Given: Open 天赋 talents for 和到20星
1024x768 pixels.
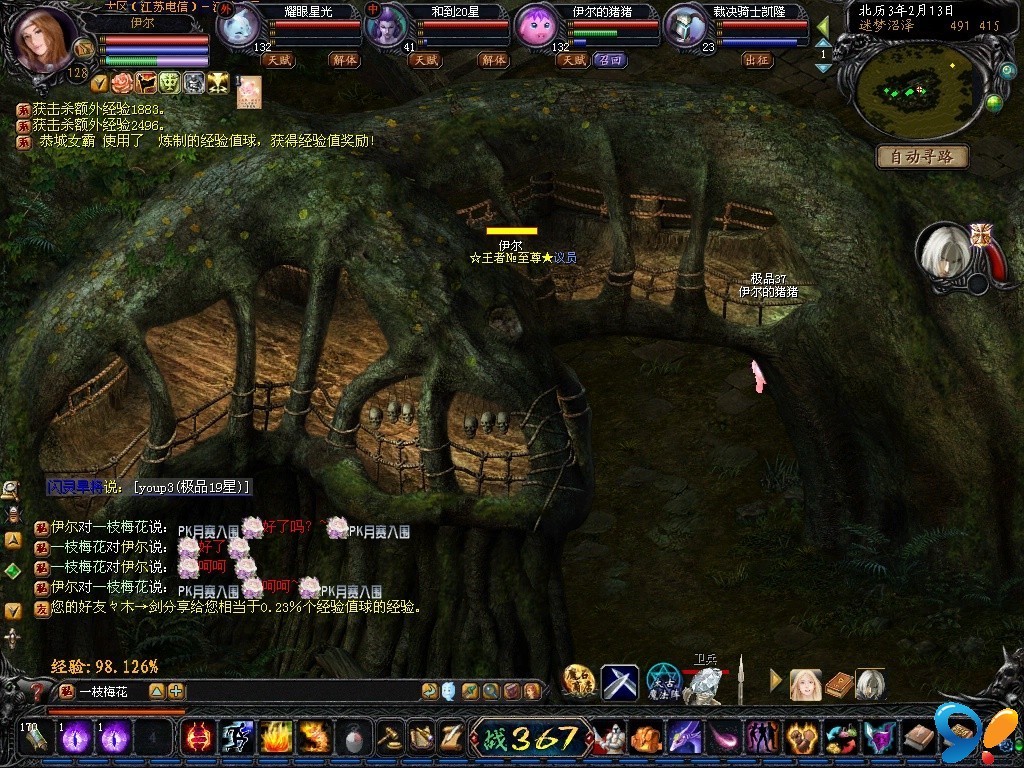Looking at the screenshot, I should click(x=425, y=60).
